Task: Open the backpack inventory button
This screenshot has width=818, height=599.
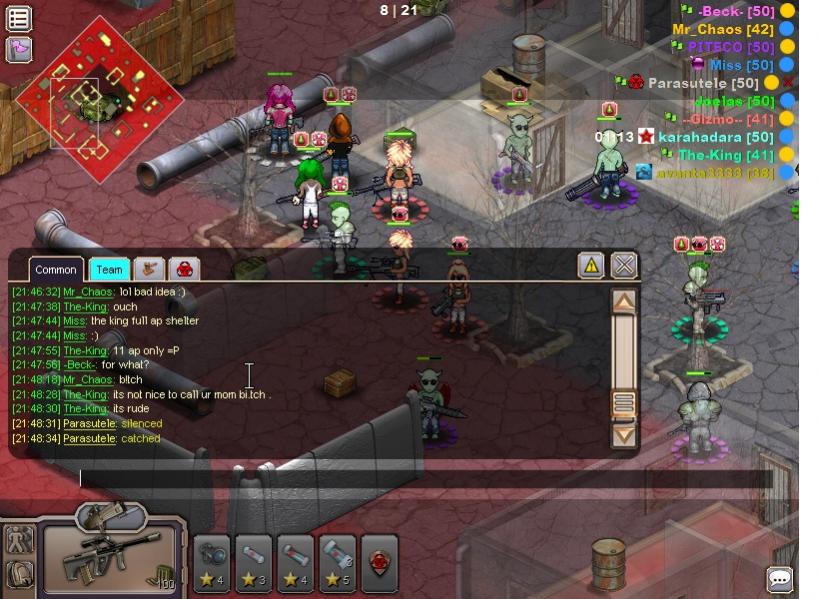Action: [x=19, y=575]
